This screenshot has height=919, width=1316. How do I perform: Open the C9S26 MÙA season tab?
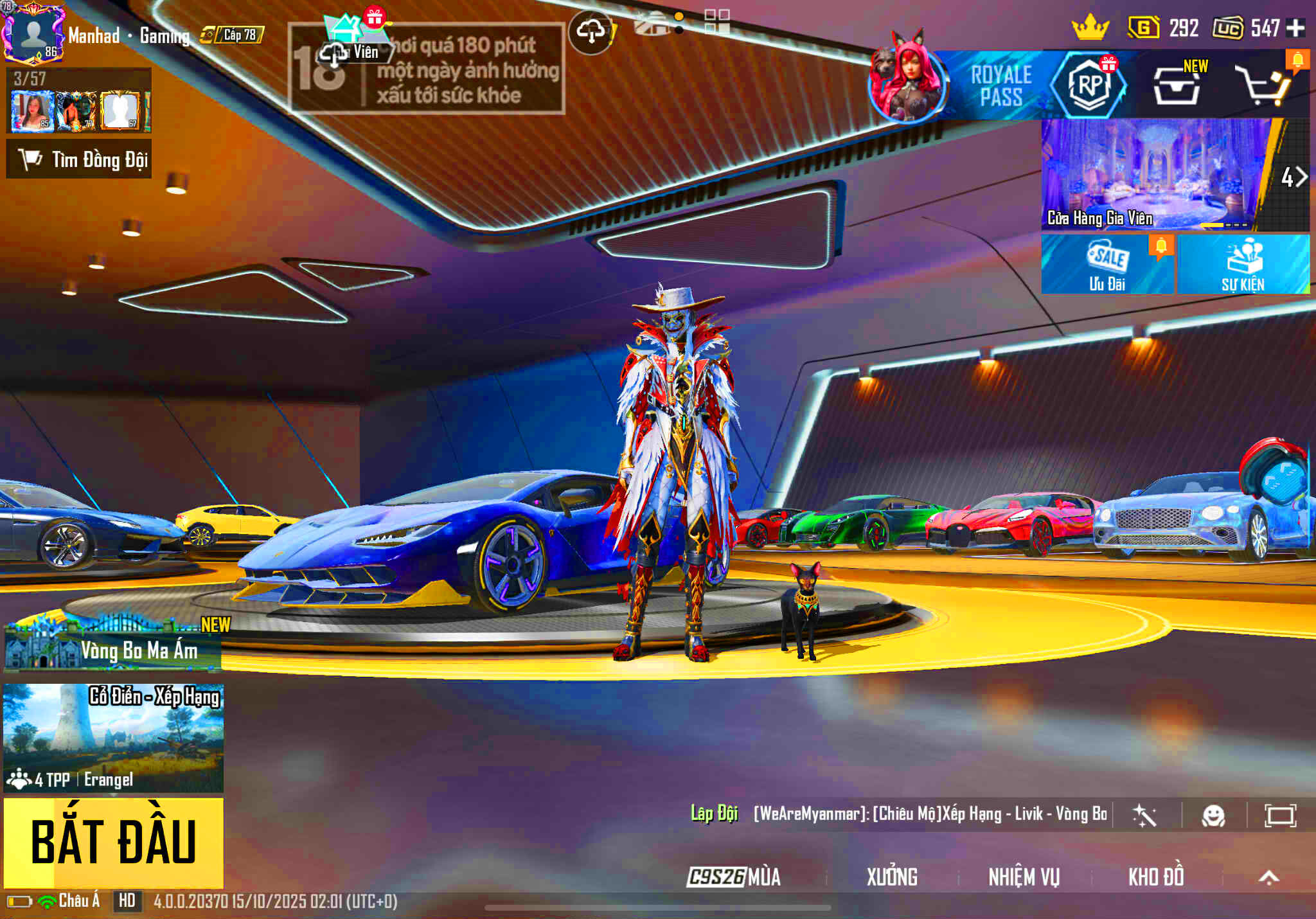coord(734,877)
